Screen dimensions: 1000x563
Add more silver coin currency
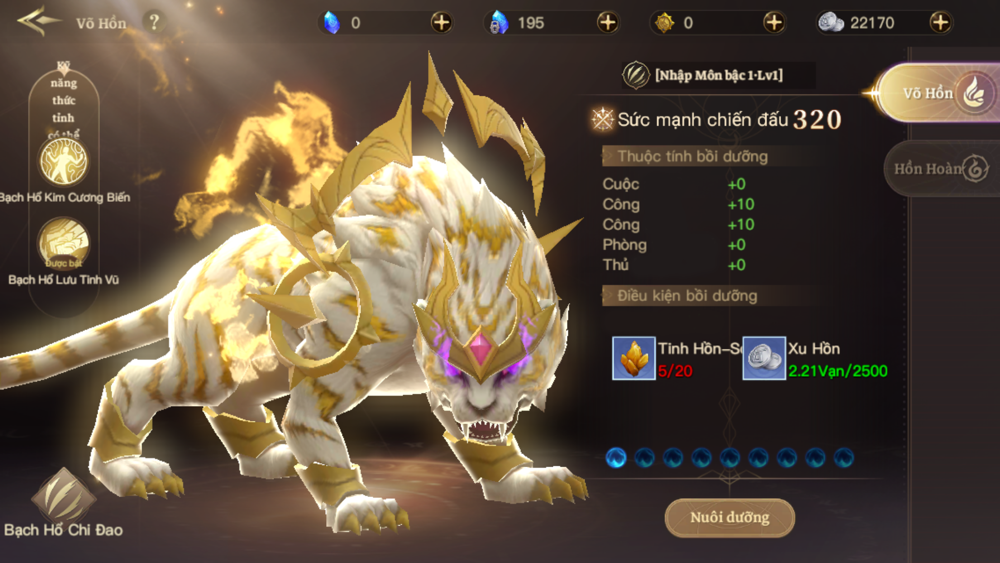[x=940, y=22]
